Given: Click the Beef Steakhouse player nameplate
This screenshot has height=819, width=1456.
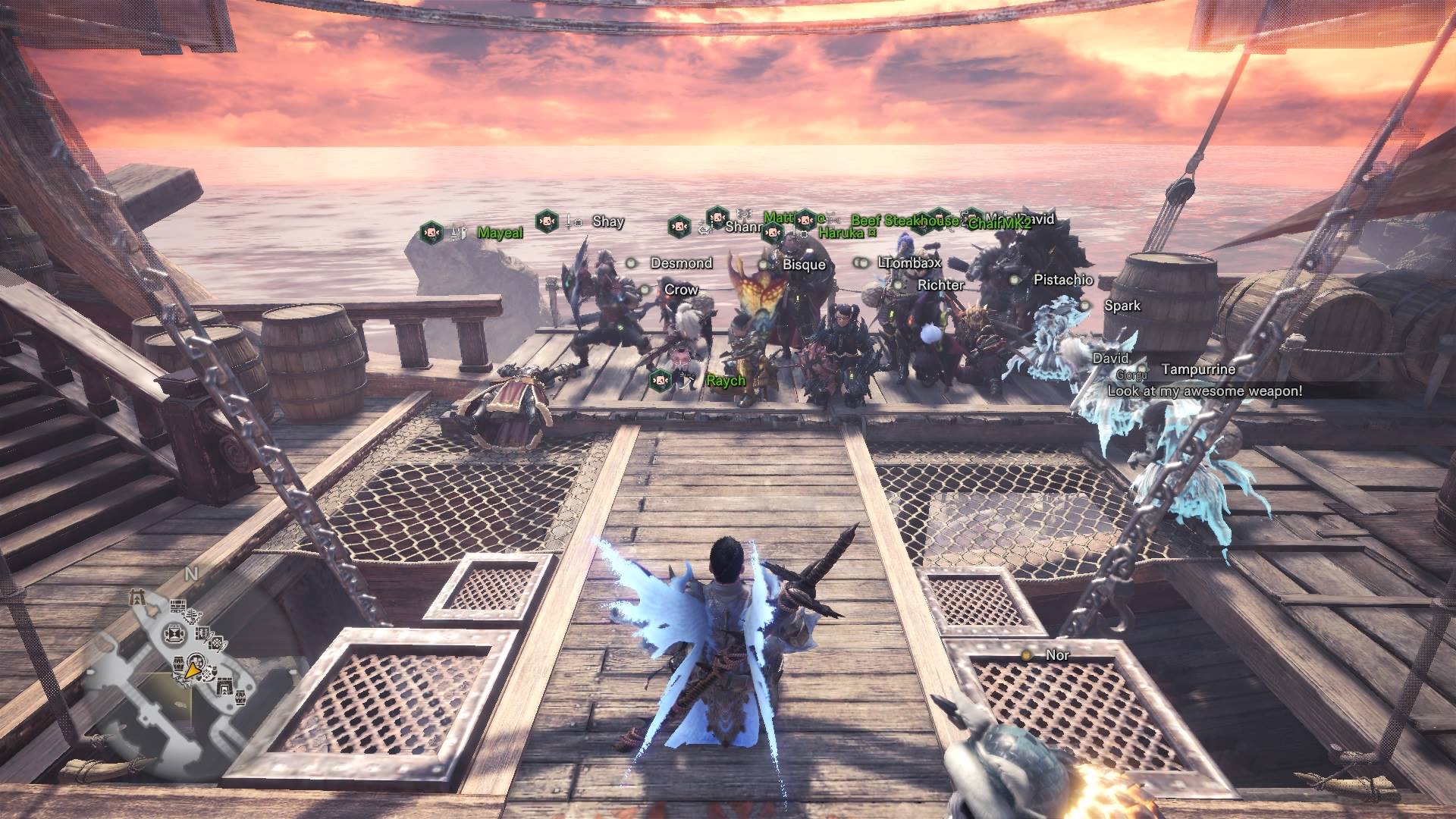Looking at the screenshot, I should coord(904,221).
